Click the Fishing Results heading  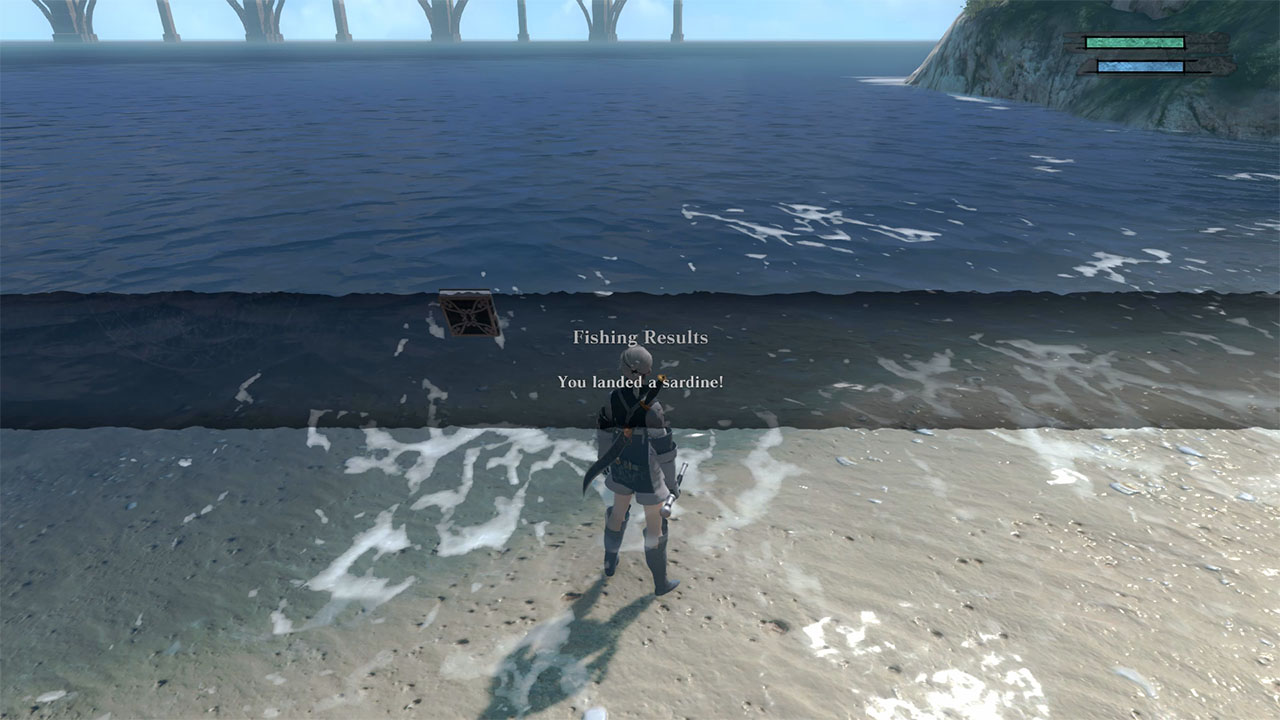pos(639,338)
